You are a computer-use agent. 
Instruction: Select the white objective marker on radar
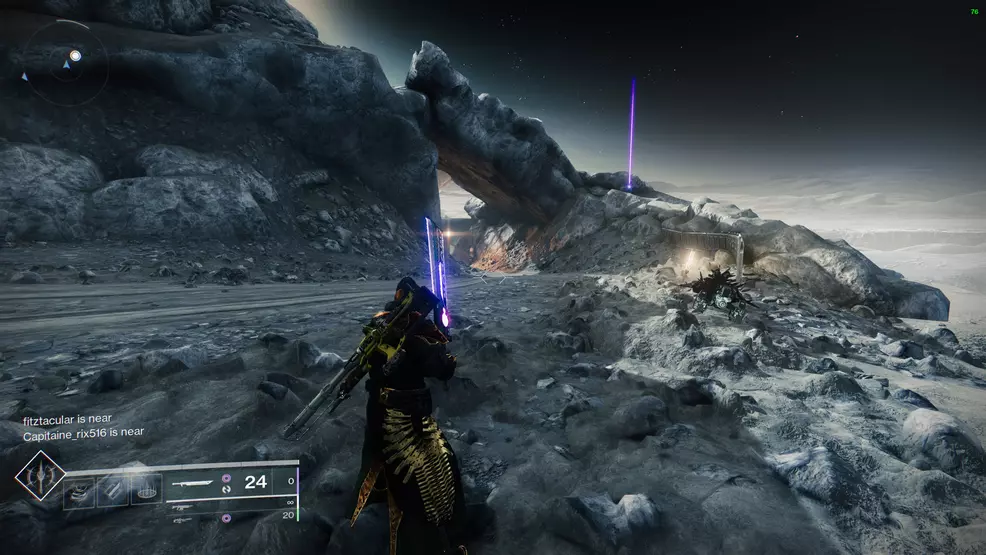[x=75, y=56]
